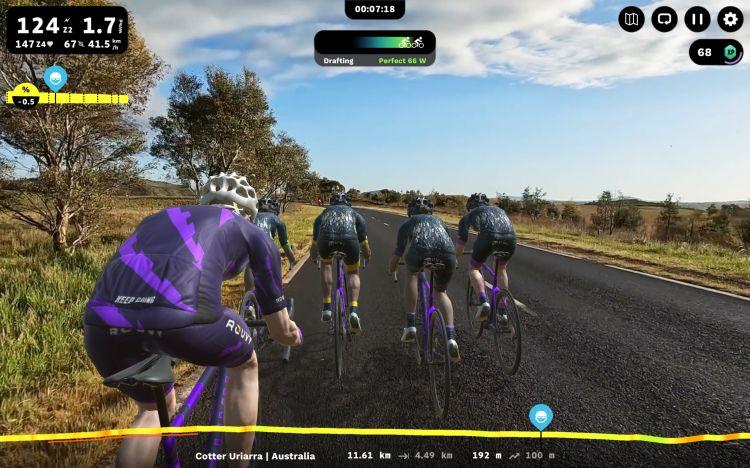
Task: Click the ride stats panel showing watts
Action: [x=67, y=29]
